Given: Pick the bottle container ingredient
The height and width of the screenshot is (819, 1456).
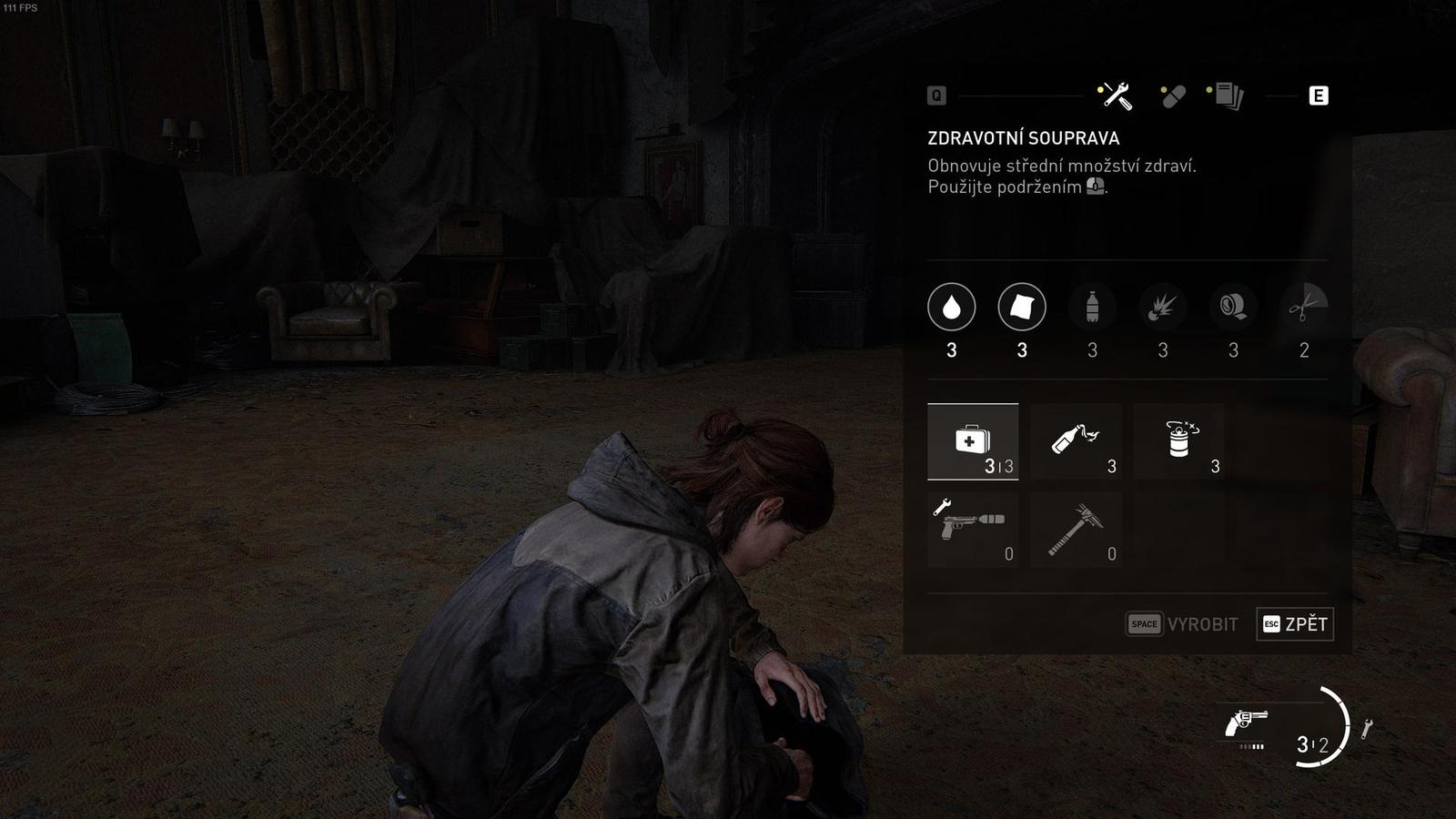Looking at the screenshot, I should (1092, 308).
